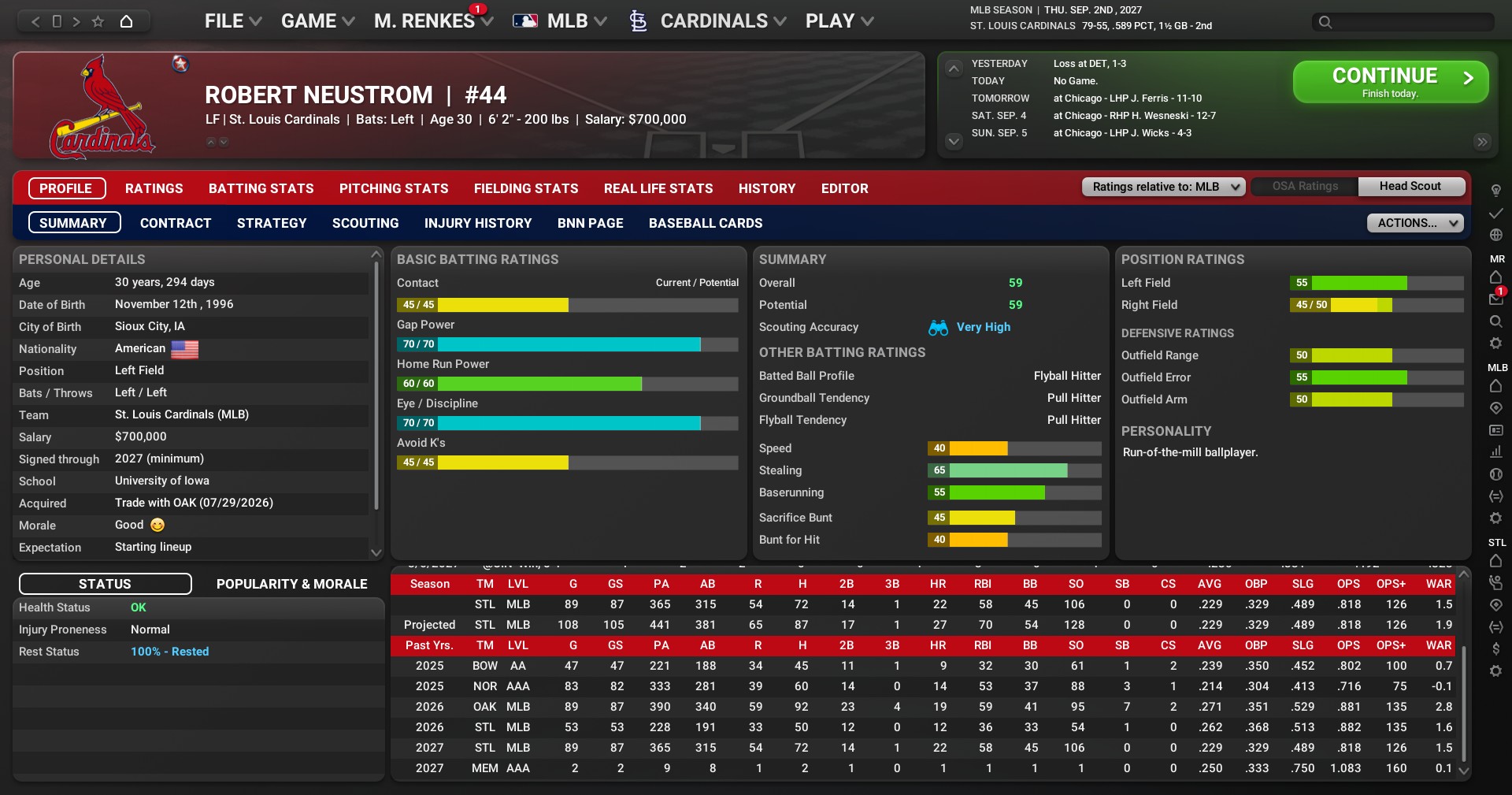Image resolution: width=1512 pixels, height=795 pixels.
Task: Open the FILE menu
Action: click(232, 21)
